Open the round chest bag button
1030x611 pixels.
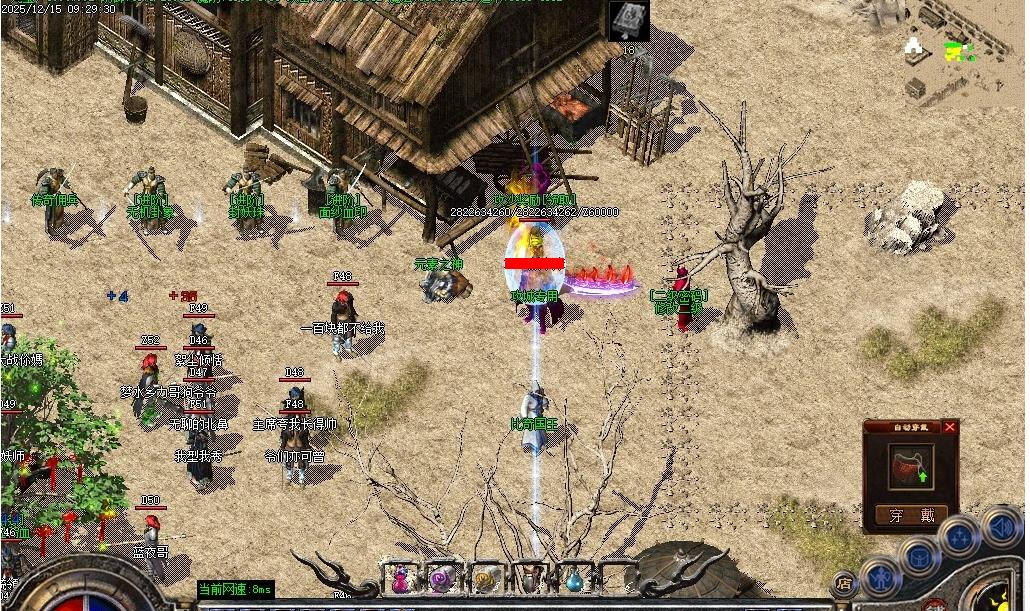click(x=918, y=556)
